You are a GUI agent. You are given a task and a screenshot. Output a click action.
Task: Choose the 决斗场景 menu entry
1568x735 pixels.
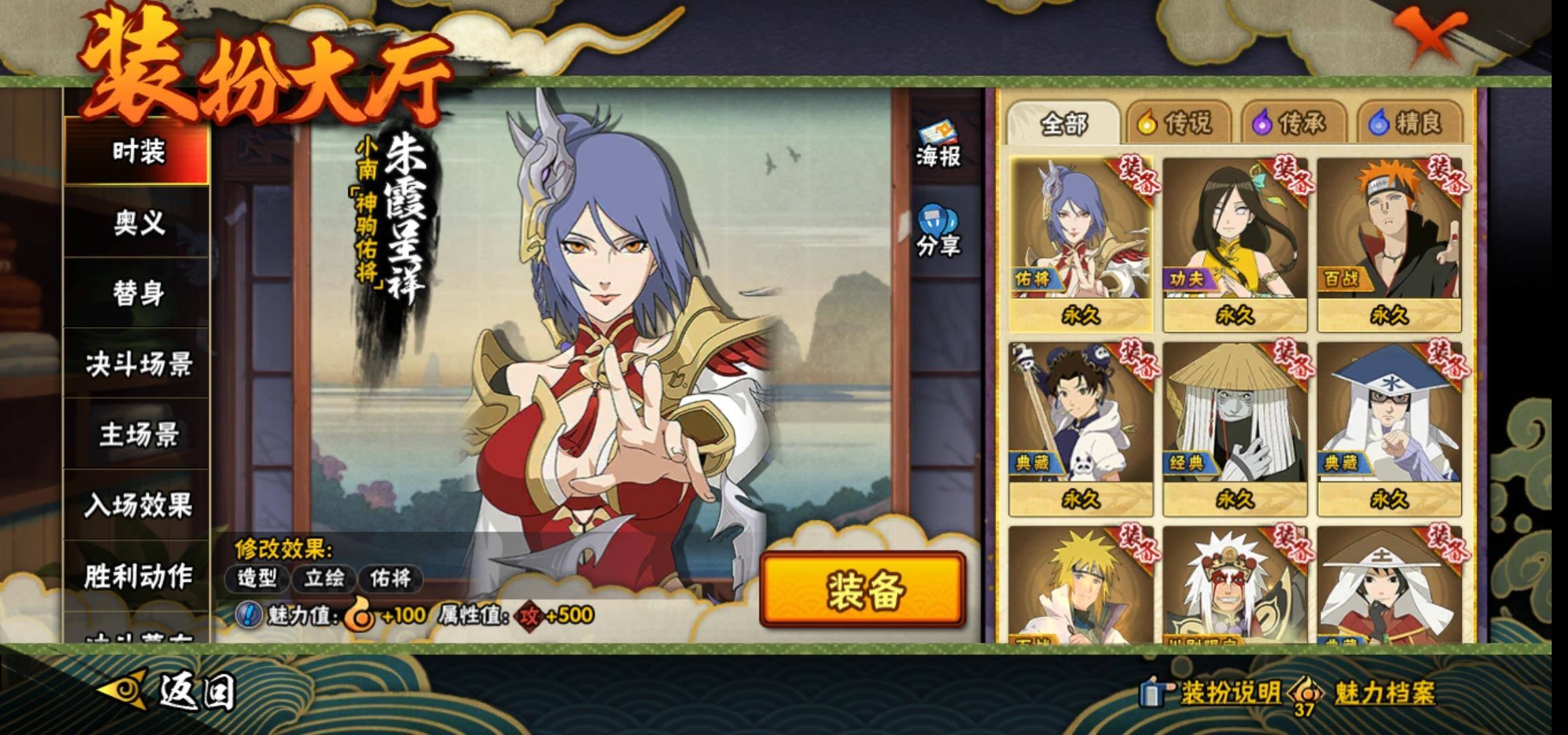(137, 365)
